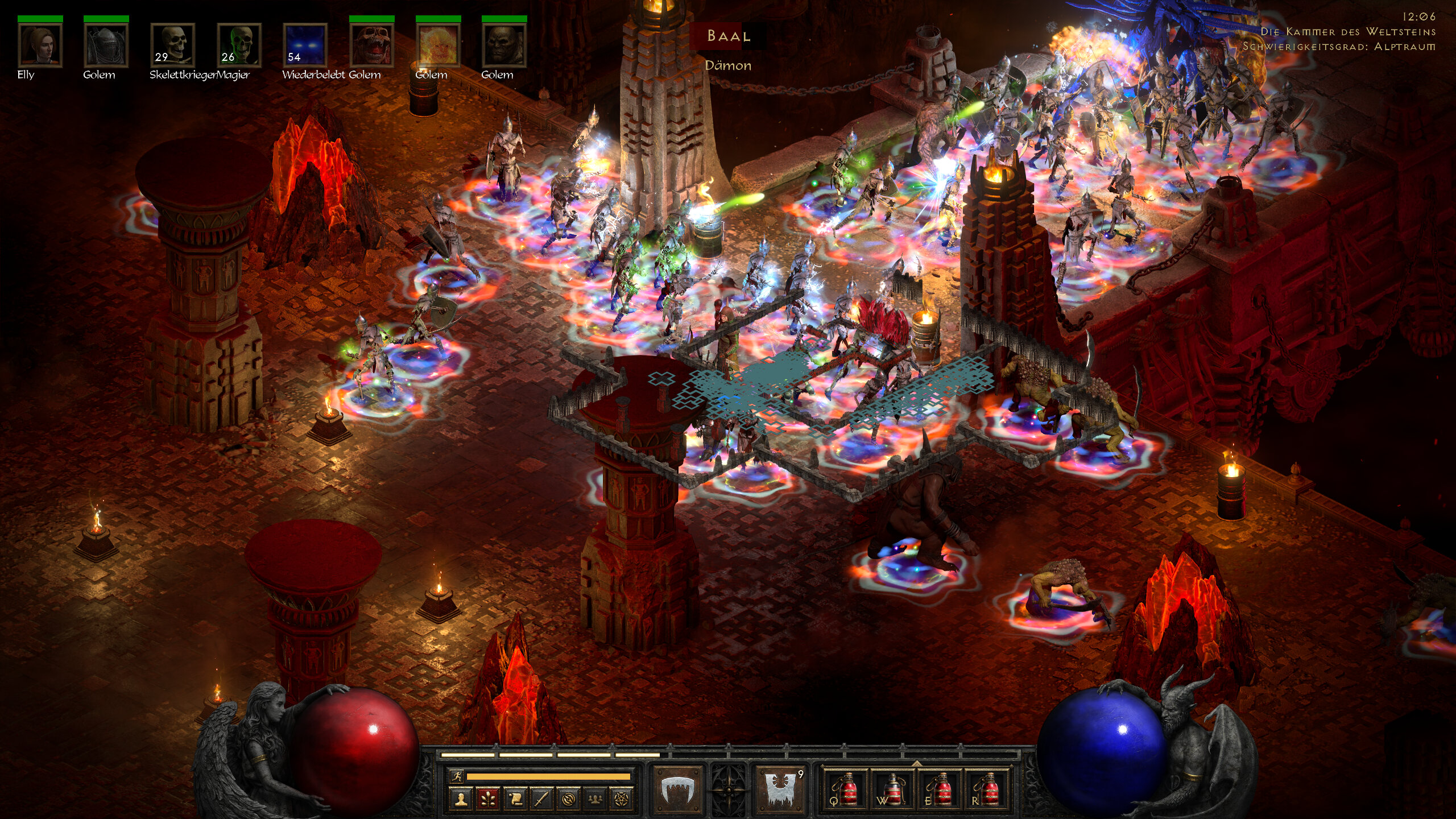Use the belt potion labeled E
The width and height of the screenshot is (1456, 819).
940,789
